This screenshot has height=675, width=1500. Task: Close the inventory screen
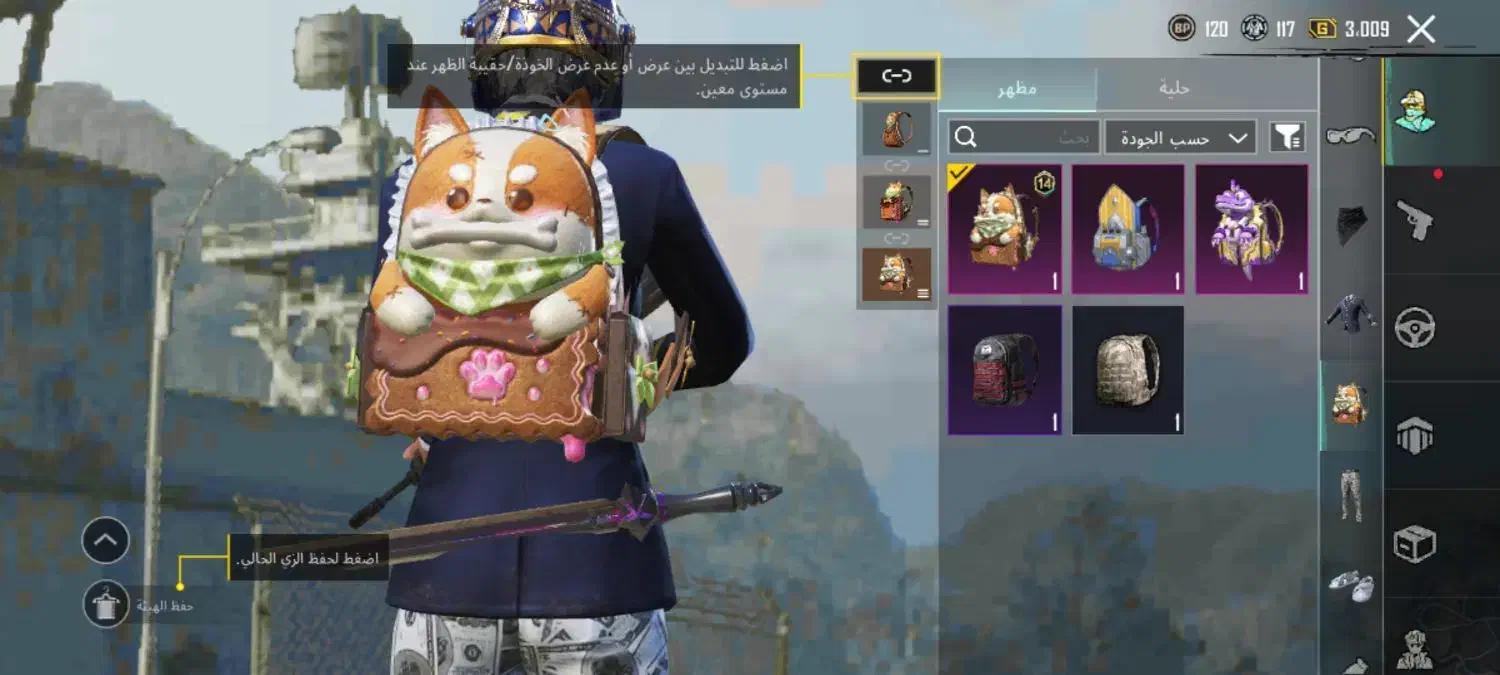(1421, 29)
